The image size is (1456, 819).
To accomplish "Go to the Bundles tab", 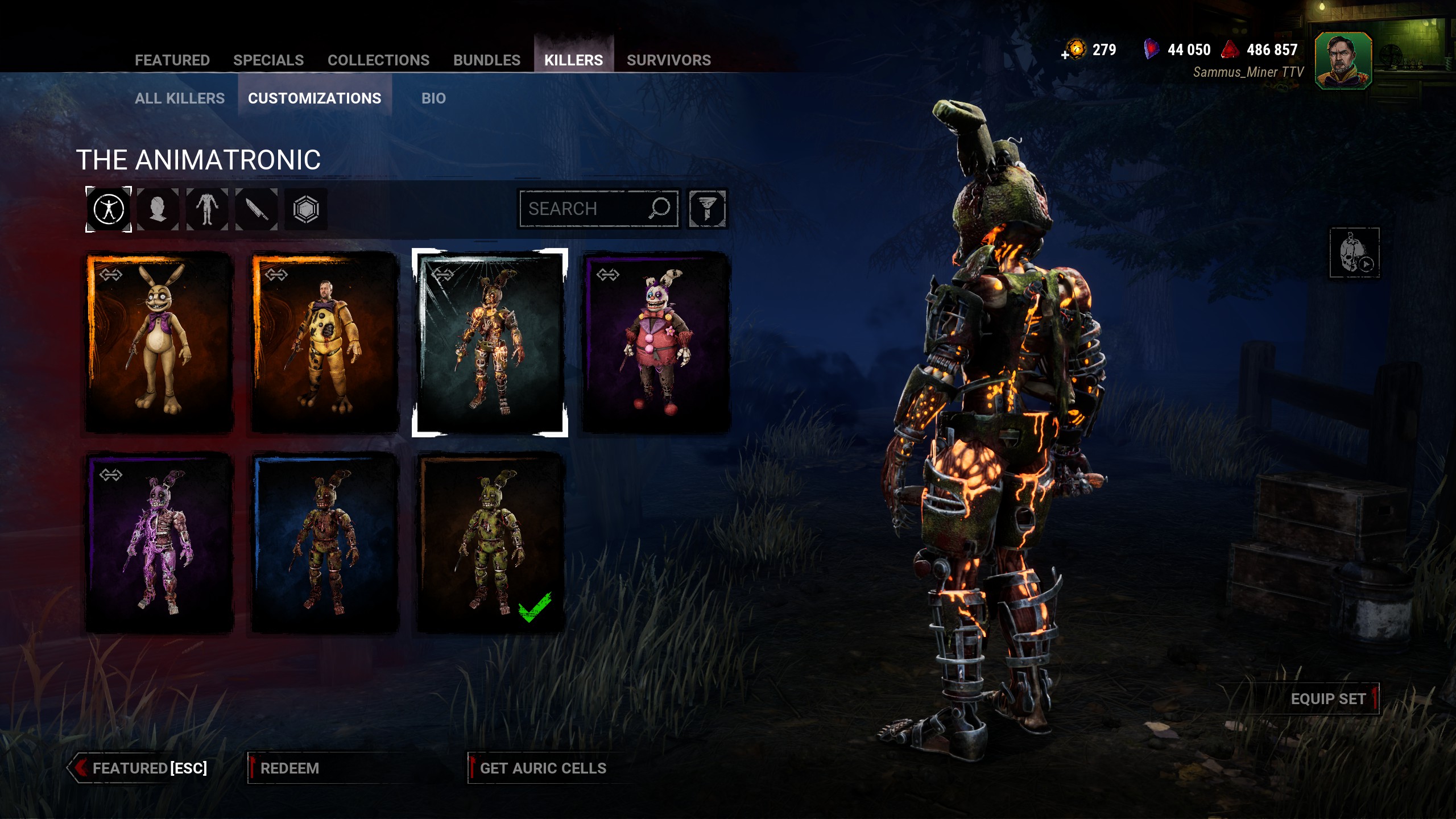I will [487, 60].
